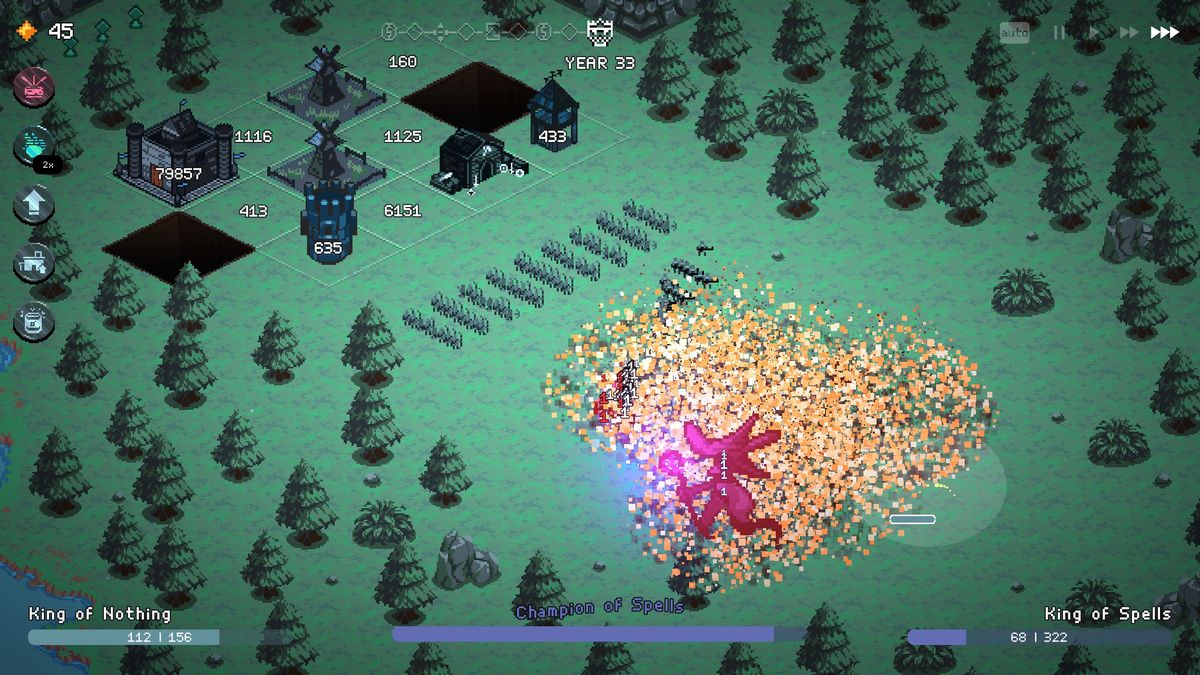Select the main castle tile showing 79857
Image resolution: width=1200 pixels, height=675 pixels.
[x=177, y=160]
